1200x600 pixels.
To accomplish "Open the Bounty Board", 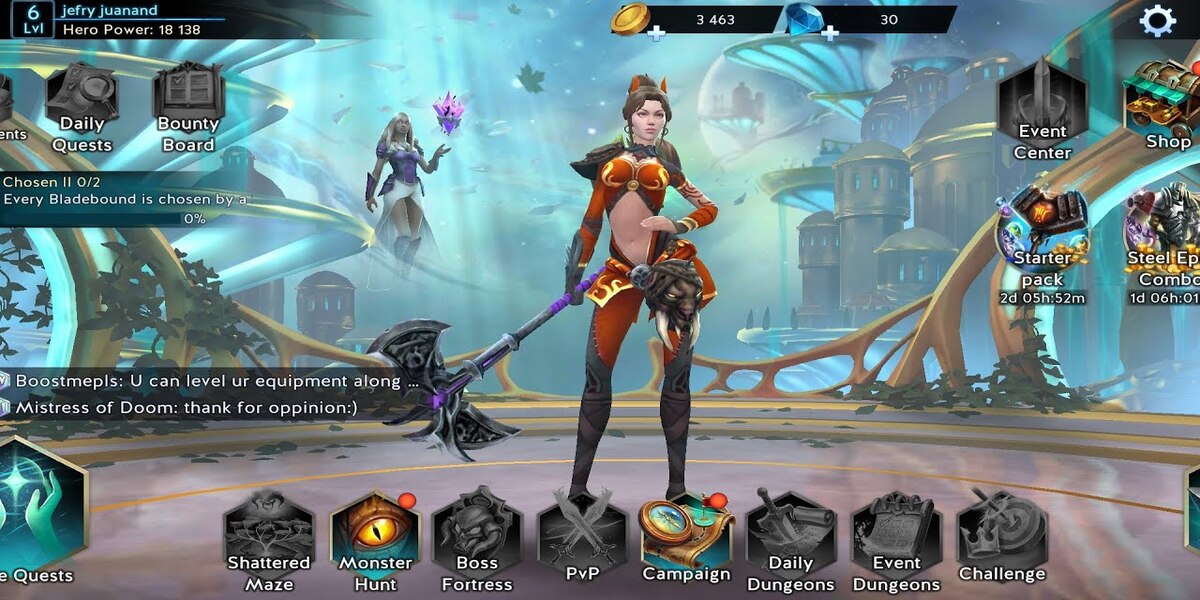I will (x=188, y=106).
